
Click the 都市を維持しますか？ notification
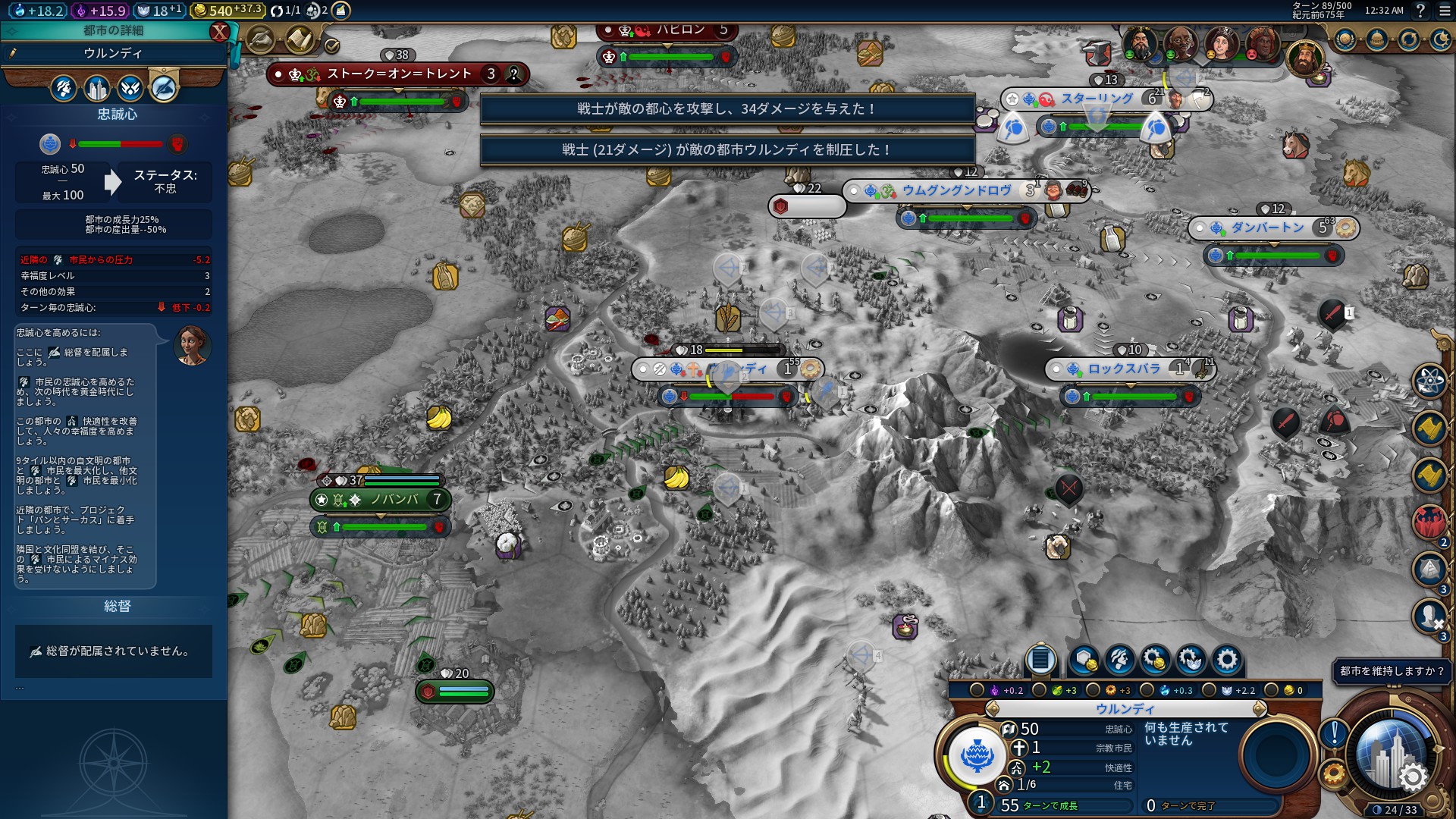1392,671
